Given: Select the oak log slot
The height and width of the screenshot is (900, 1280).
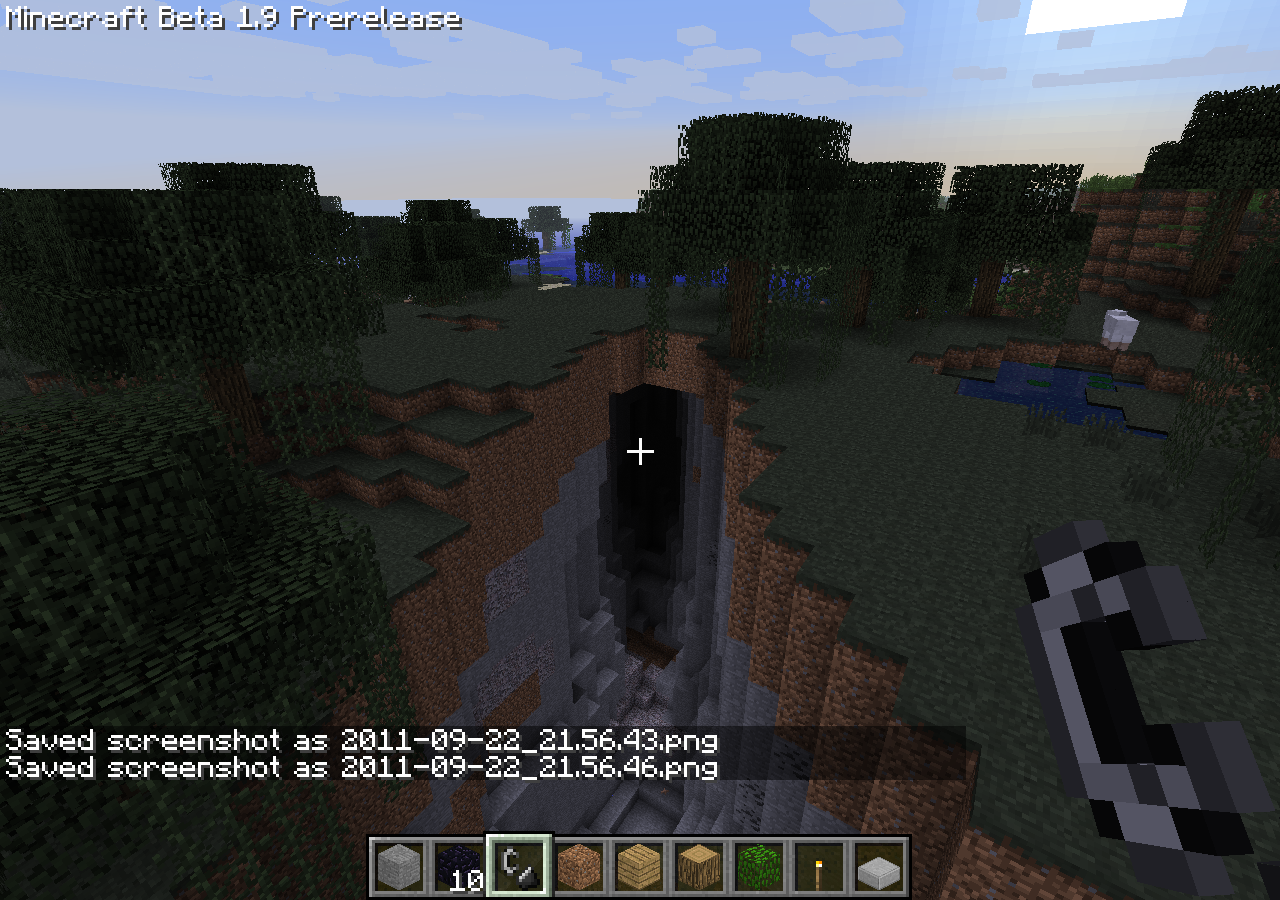Looking at the screenshot, I should [x=700, y=866].
